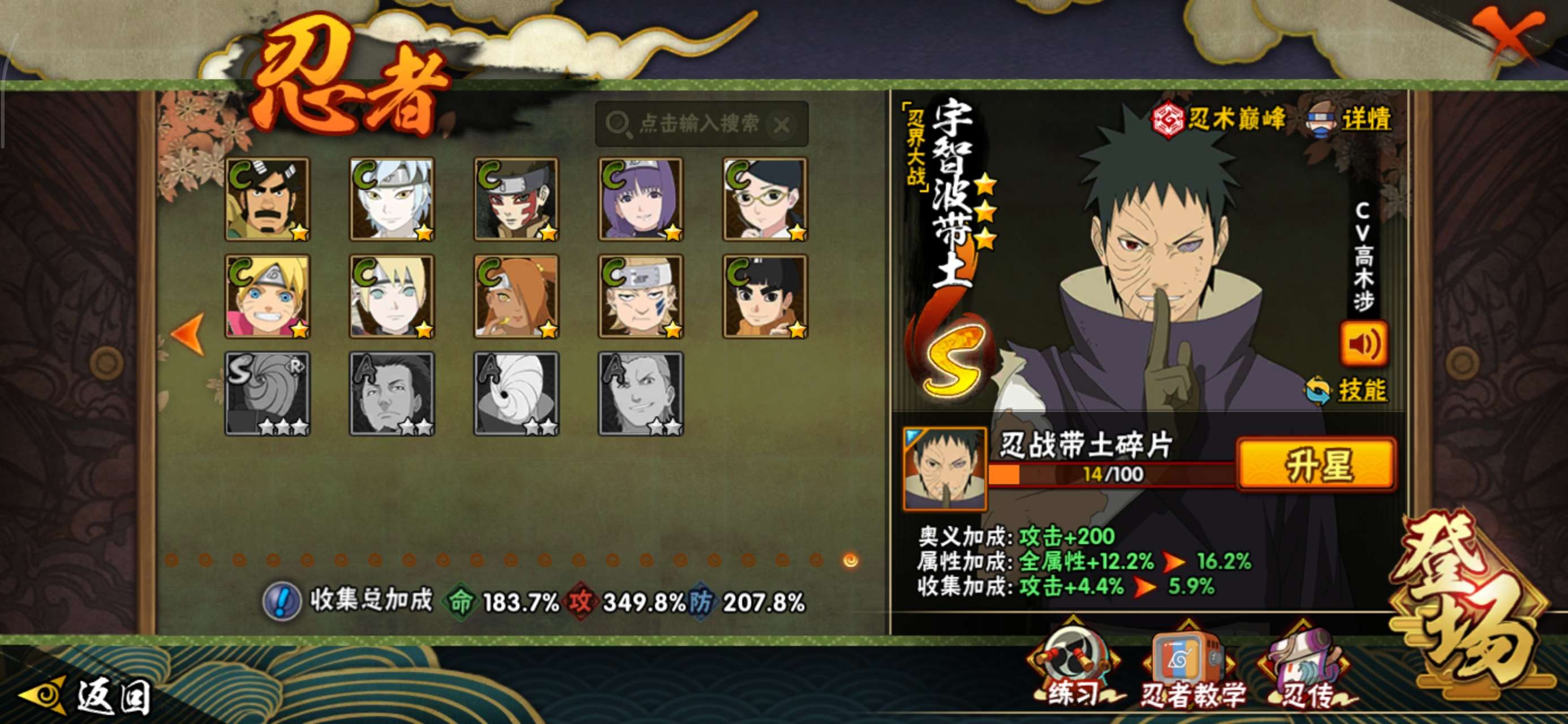The image size is (1568, 724).
Task: Choose the purple-haired girl ninja portrait
Action: tap(641, 199)
